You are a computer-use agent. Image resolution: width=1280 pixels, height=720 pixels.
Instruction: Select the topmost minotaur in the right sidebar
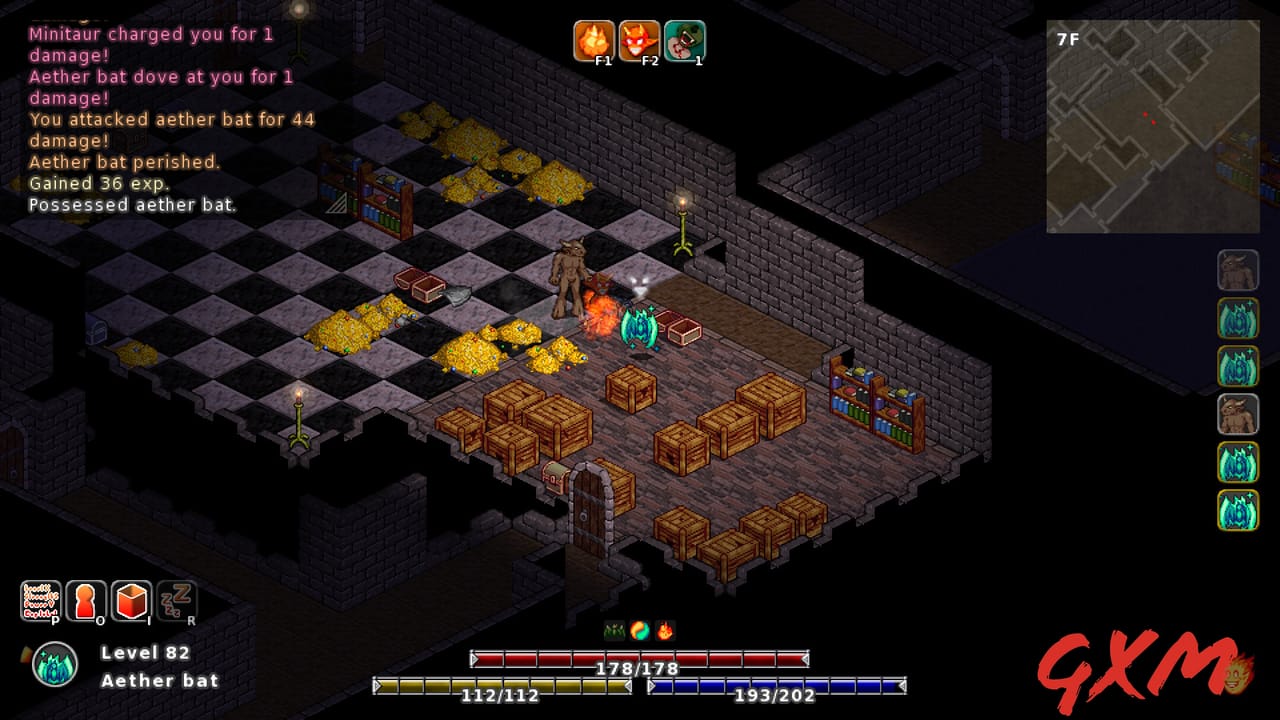1237,271
